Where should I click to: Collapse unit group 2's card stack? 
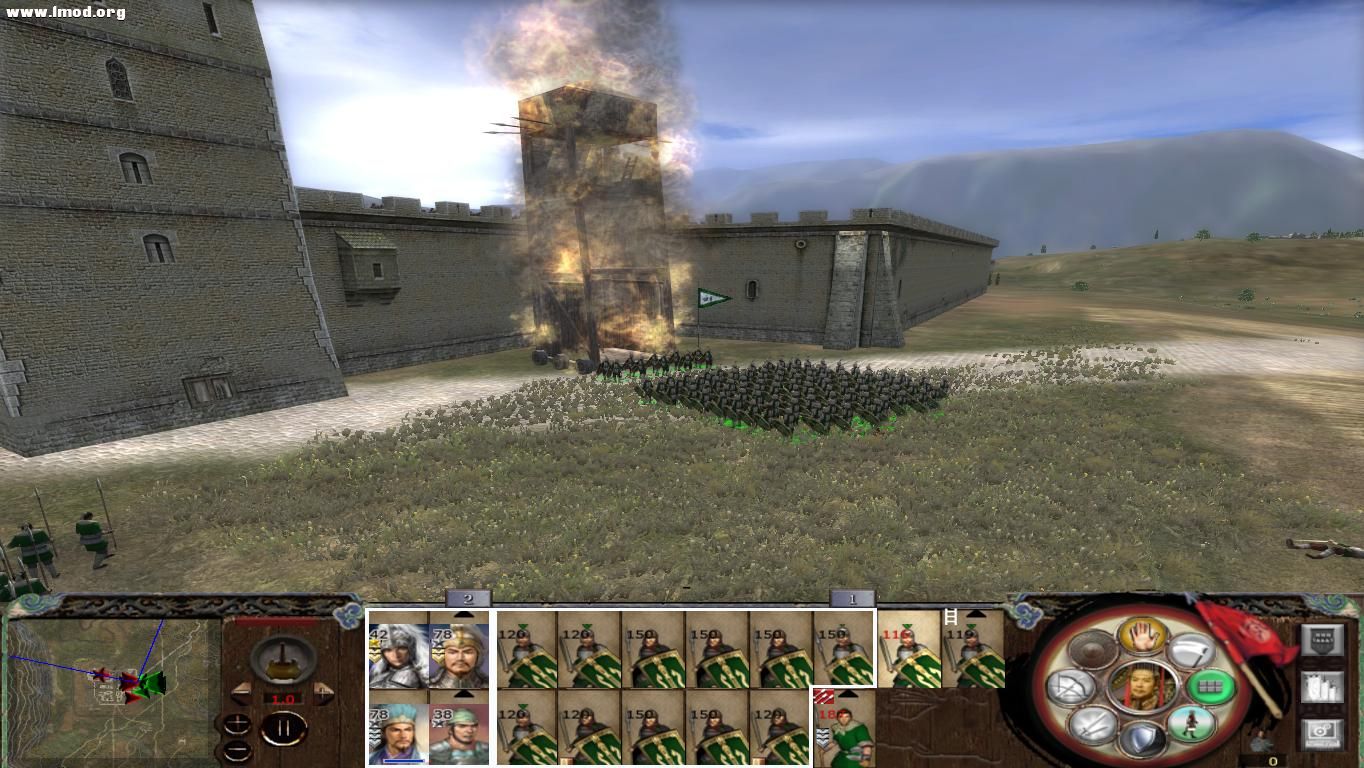pyautogui.click(x=463, y=614)
